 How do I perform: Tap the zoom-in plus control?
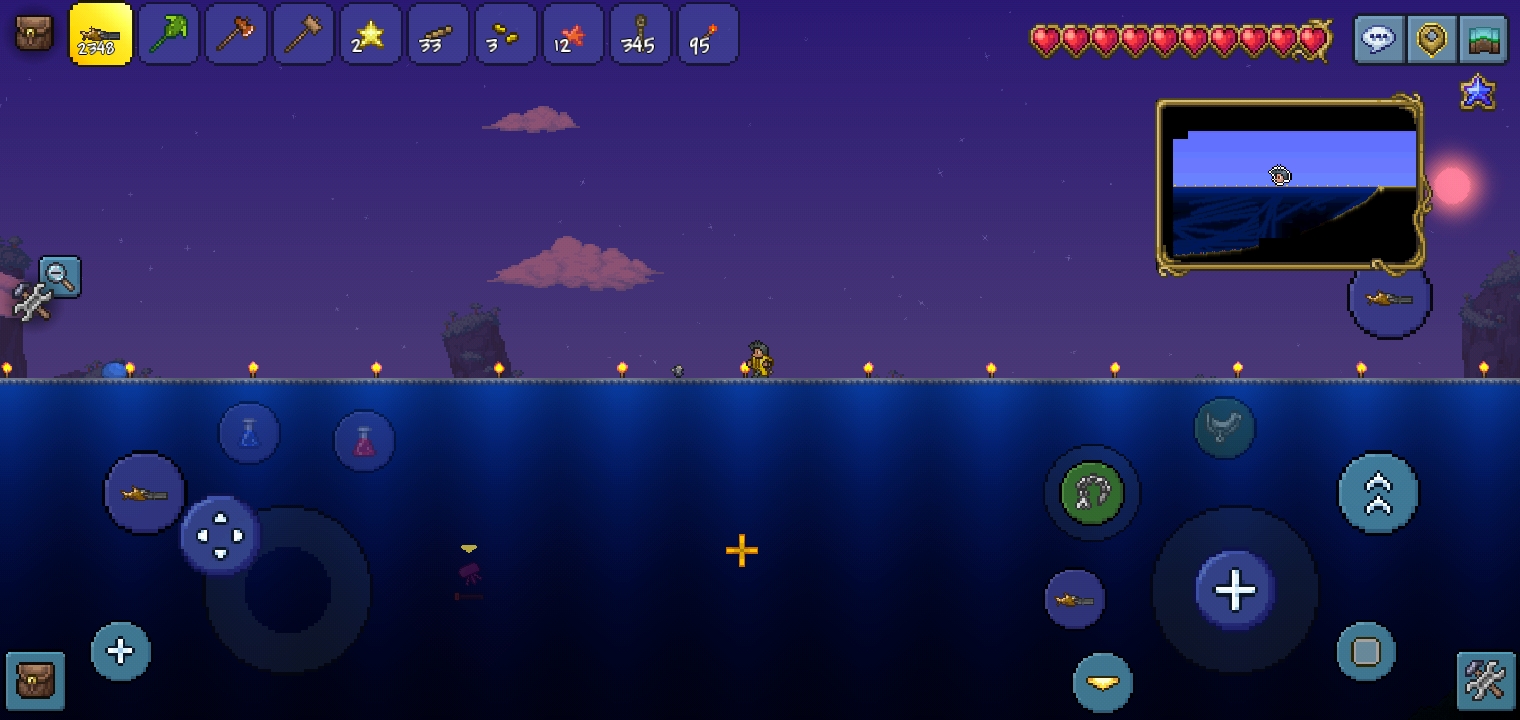tap(120, 651)
